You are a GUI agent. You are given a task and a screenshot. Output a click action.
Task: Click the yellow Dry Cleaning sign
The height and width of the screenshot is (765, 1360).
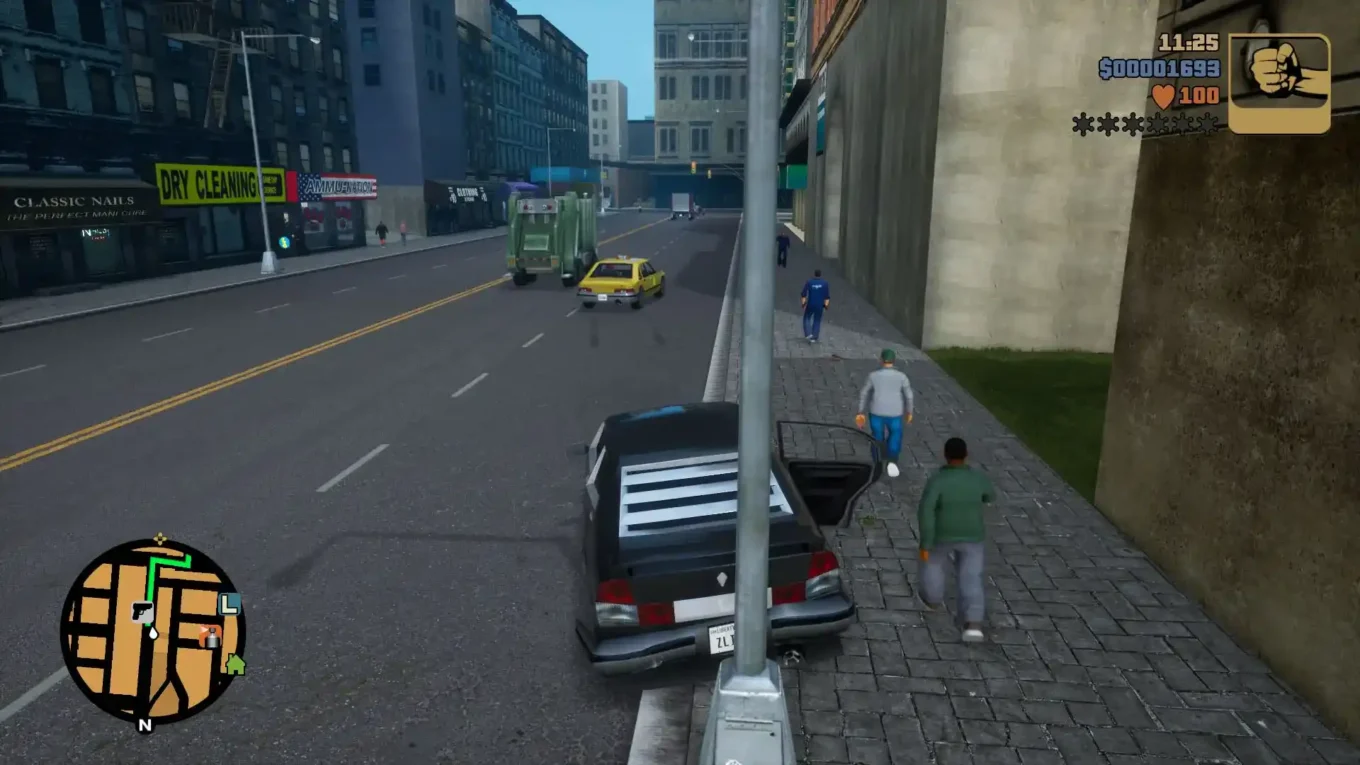[207, 184]
